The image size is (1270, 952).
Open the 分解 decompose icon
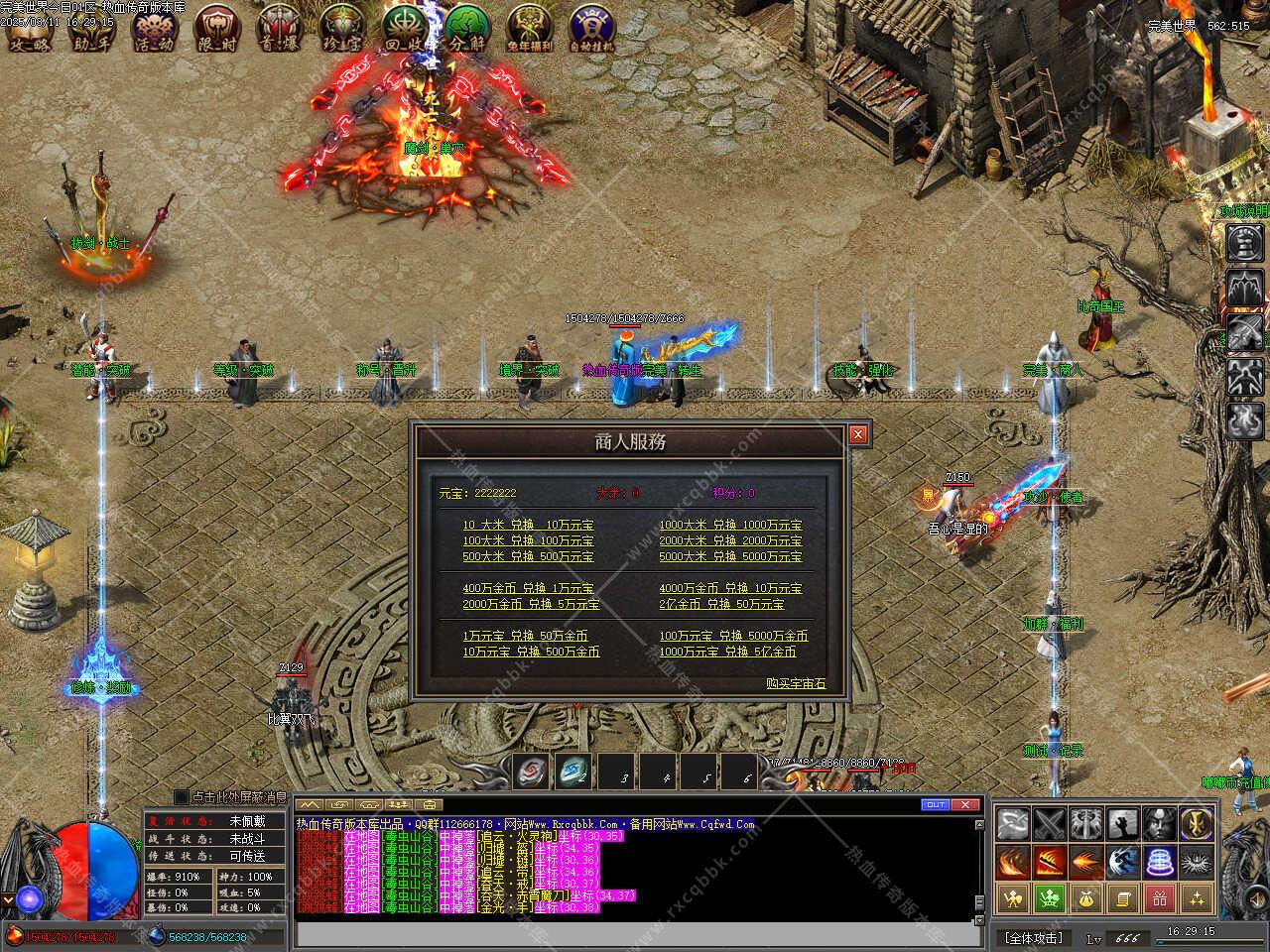467,27
